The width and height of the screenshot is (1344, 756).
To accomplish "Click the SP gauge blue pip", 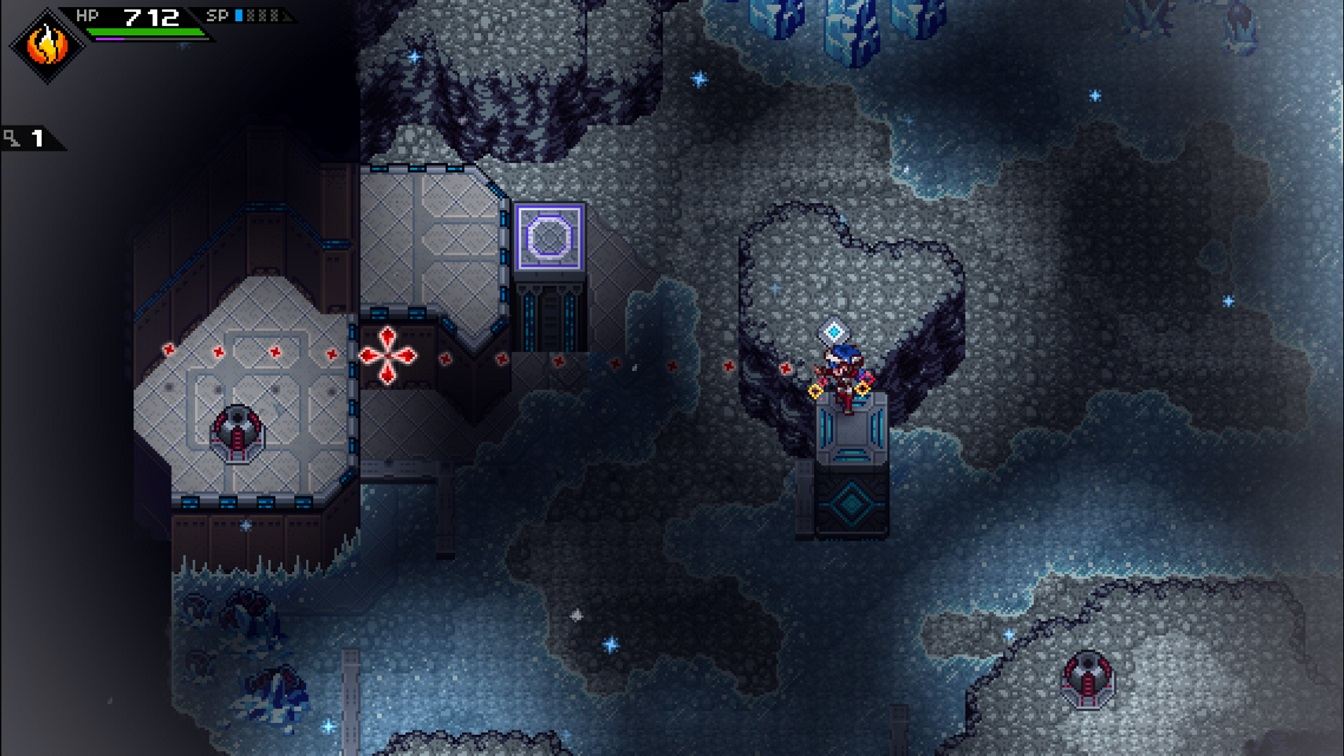I will tap(238, 17).
